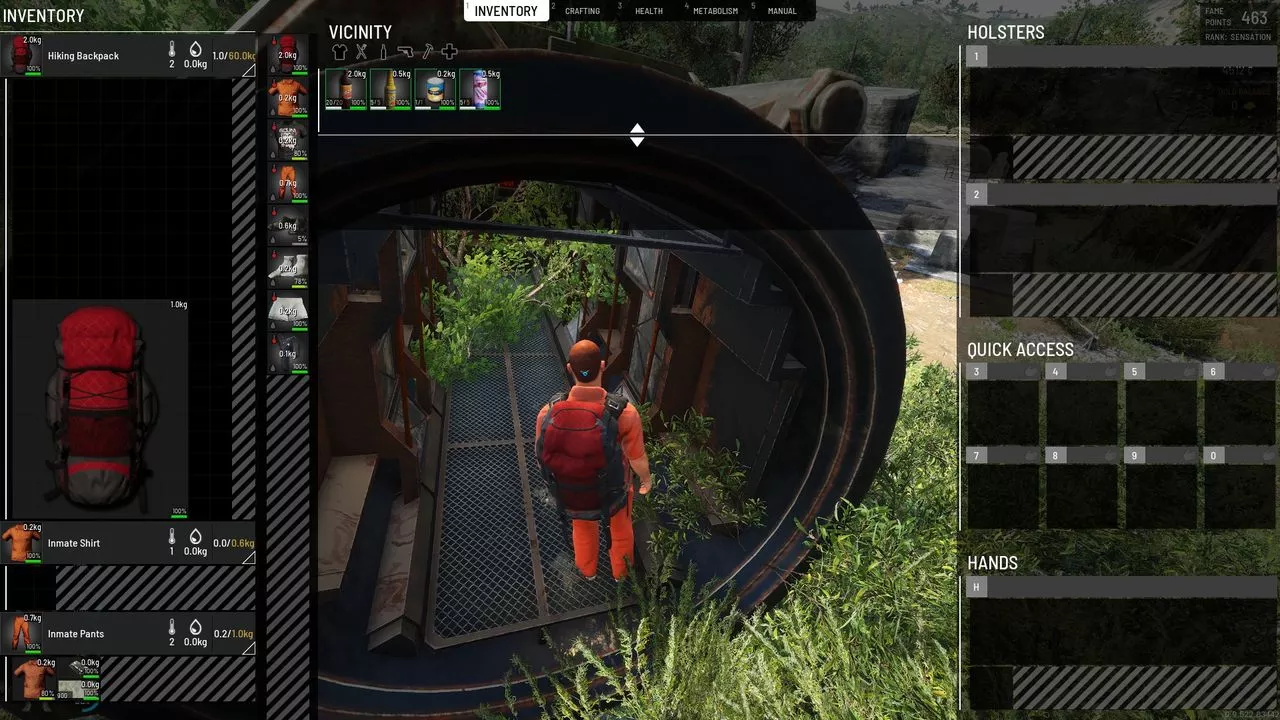Switch to the Crafting tab
The height and width of the screenshot is (720, 1280).
coord(582,11)
